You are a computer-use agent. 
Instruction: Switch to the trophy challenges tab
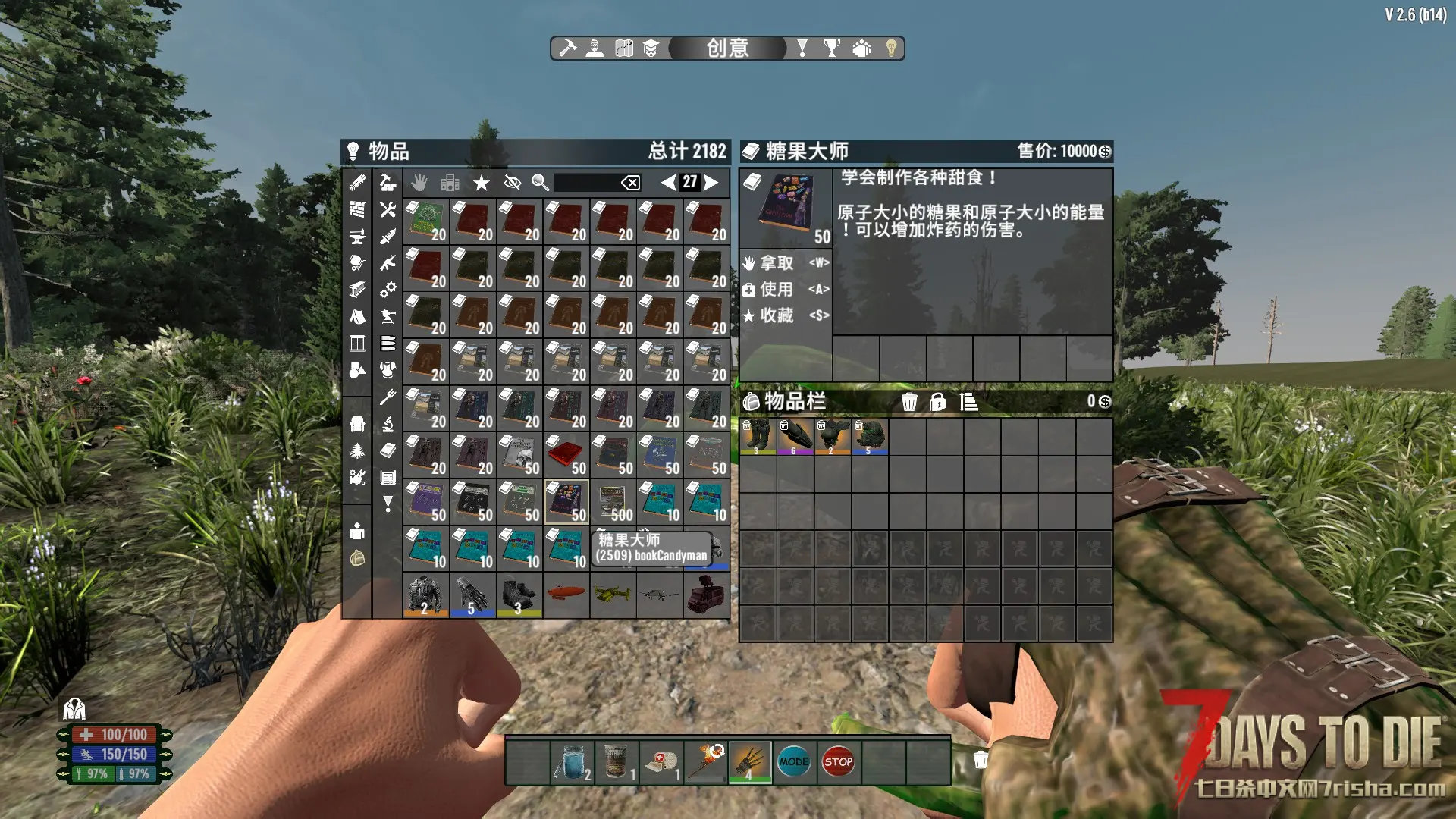(832, 49)
